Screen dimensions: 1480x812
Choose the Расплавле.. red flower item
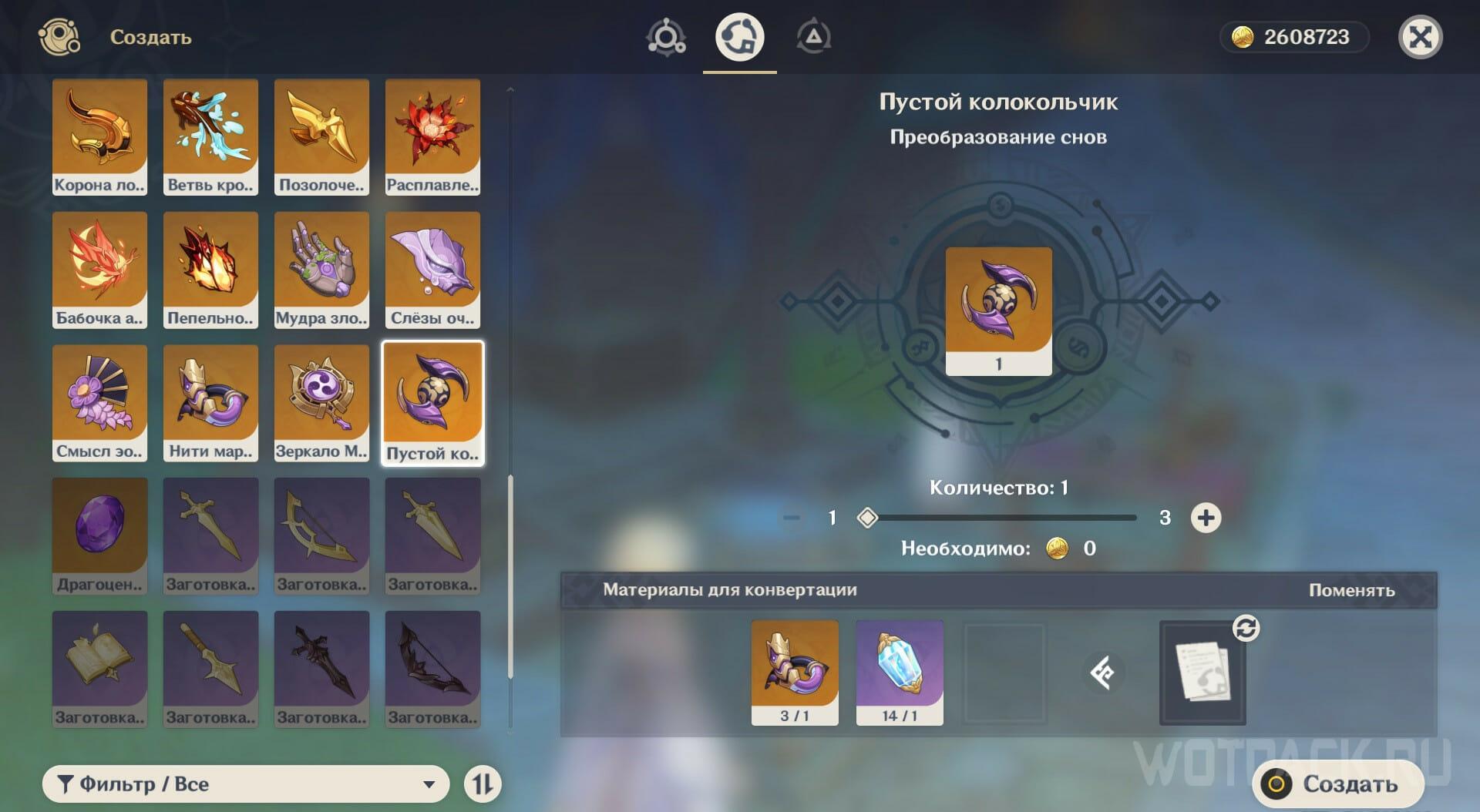coord(432,136)
